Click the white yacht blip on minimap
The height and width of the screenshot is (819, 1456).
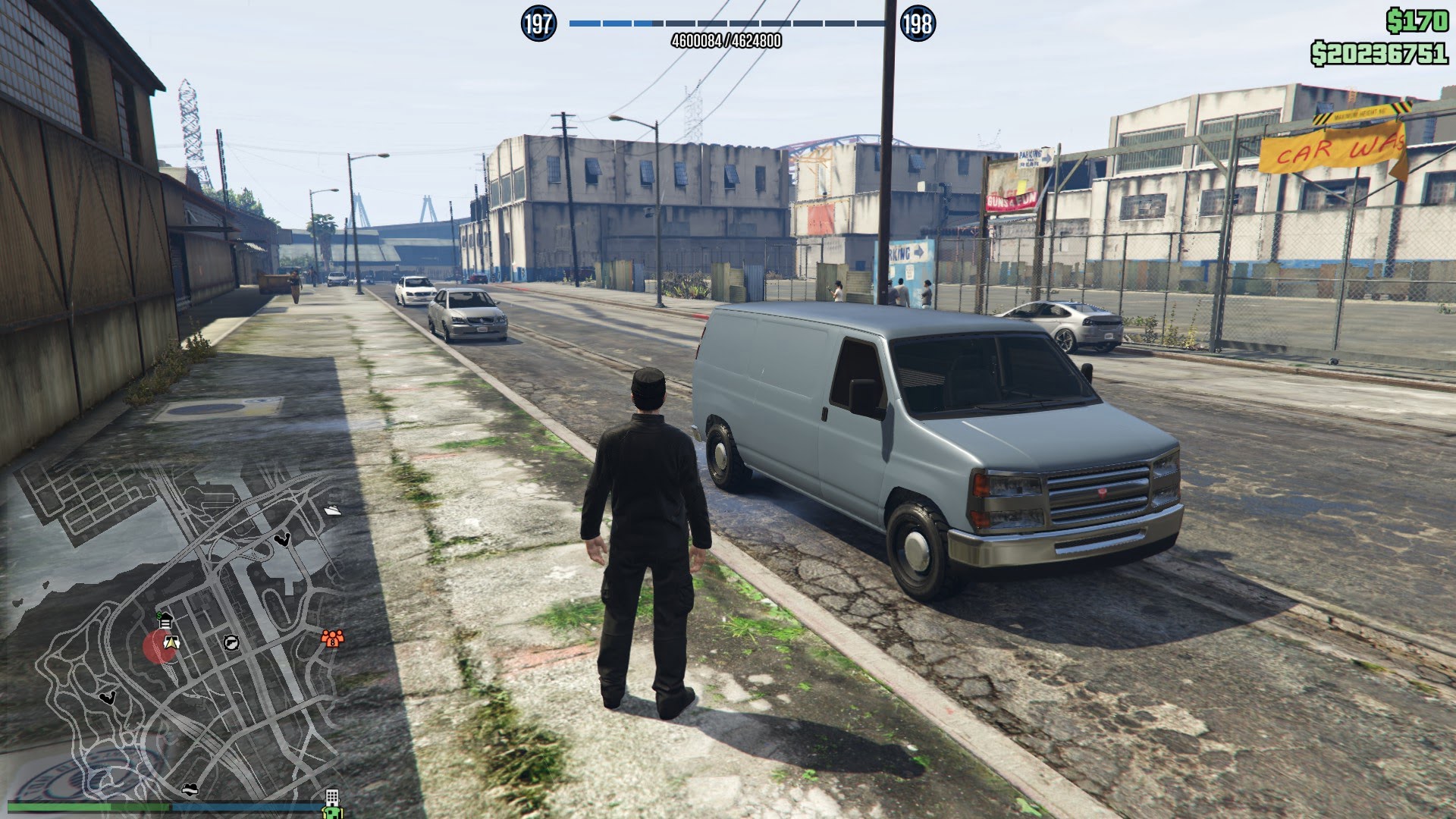coord(332,510)
